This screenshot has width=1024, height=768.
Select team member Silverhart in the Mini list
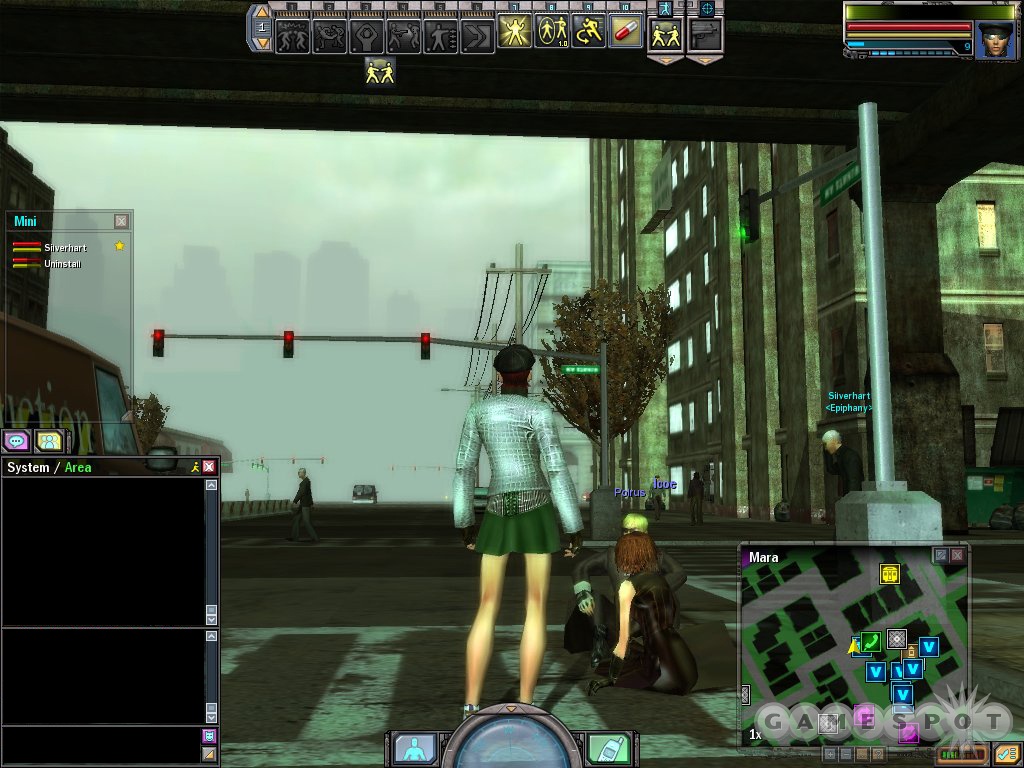coord(60,247)
